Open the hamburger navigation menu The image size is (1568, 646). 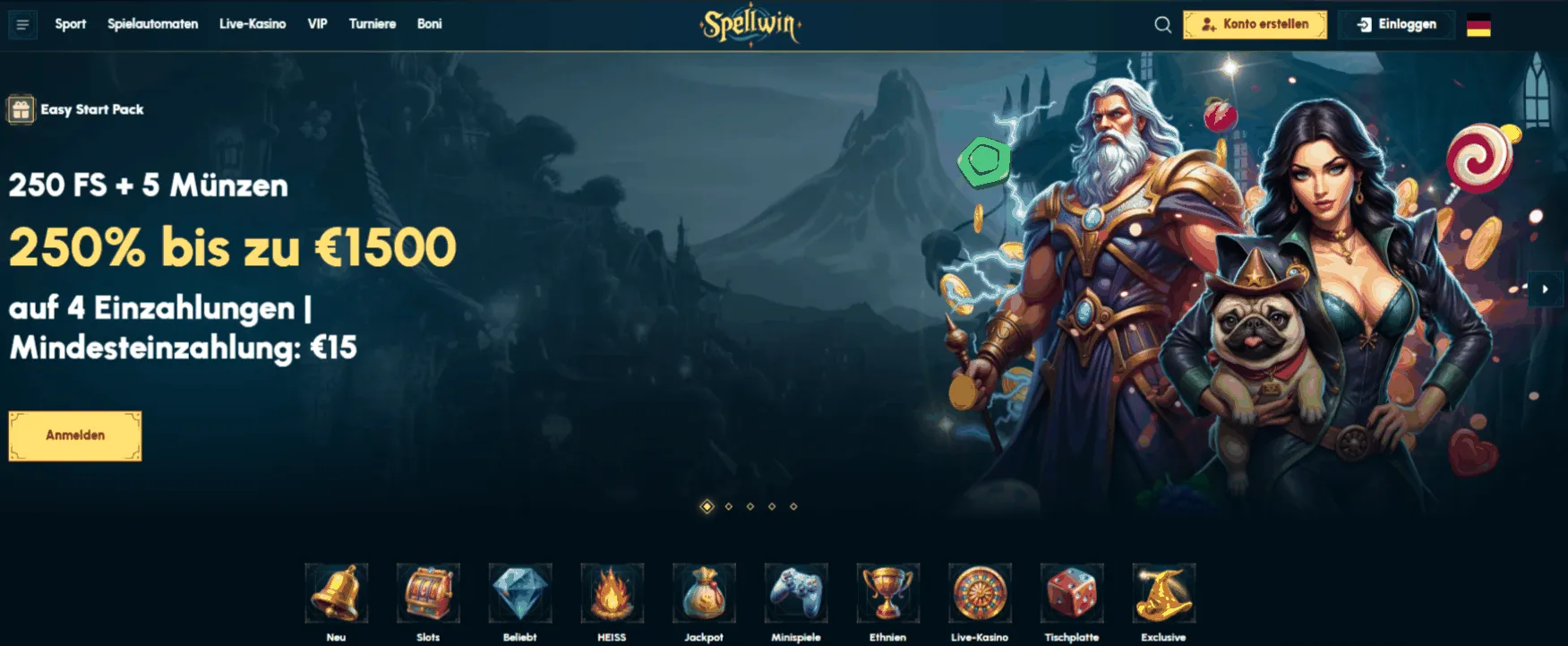[x=24, y=24]
